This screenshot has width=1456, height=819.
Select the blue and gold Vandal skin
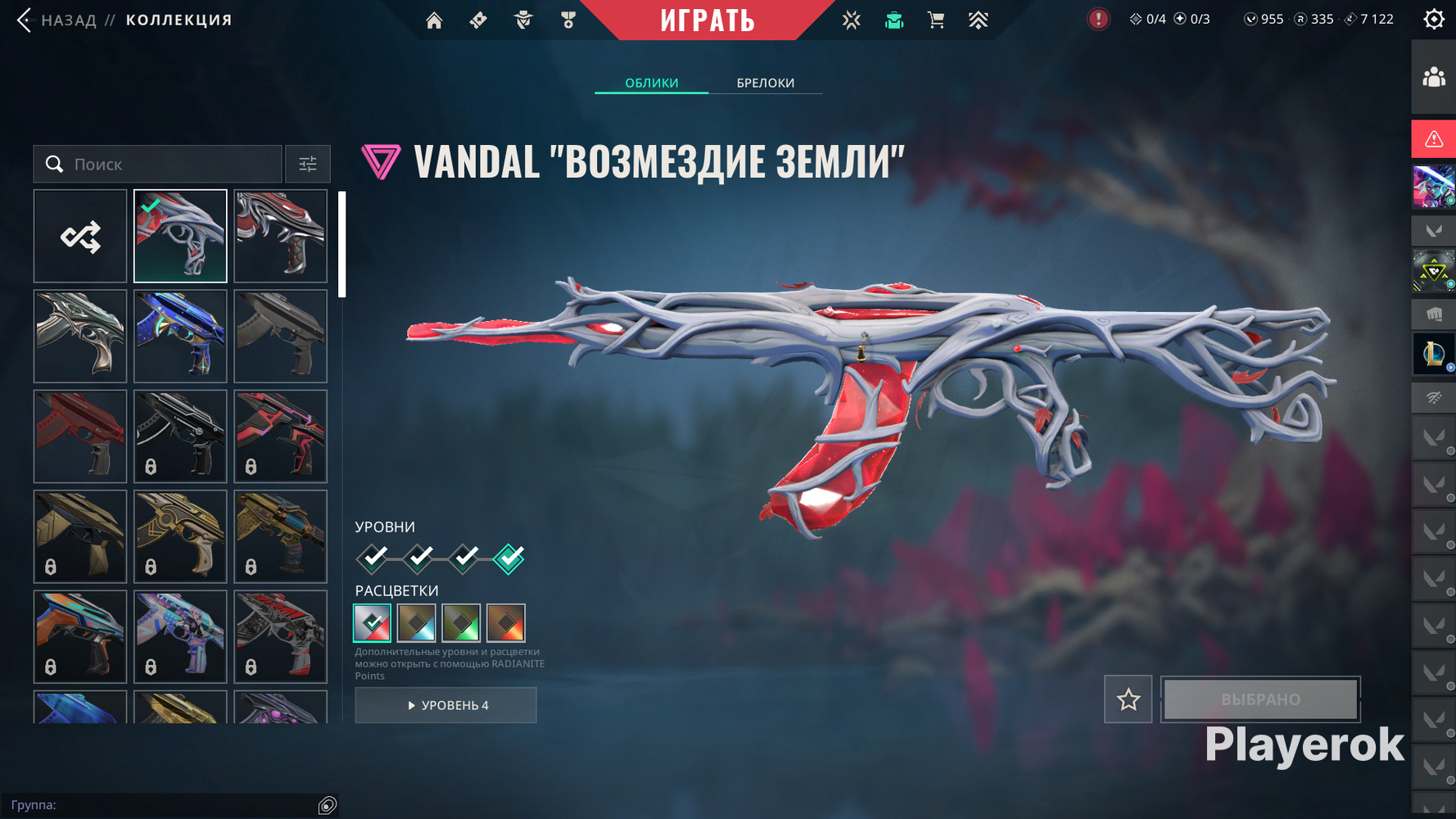180,337
